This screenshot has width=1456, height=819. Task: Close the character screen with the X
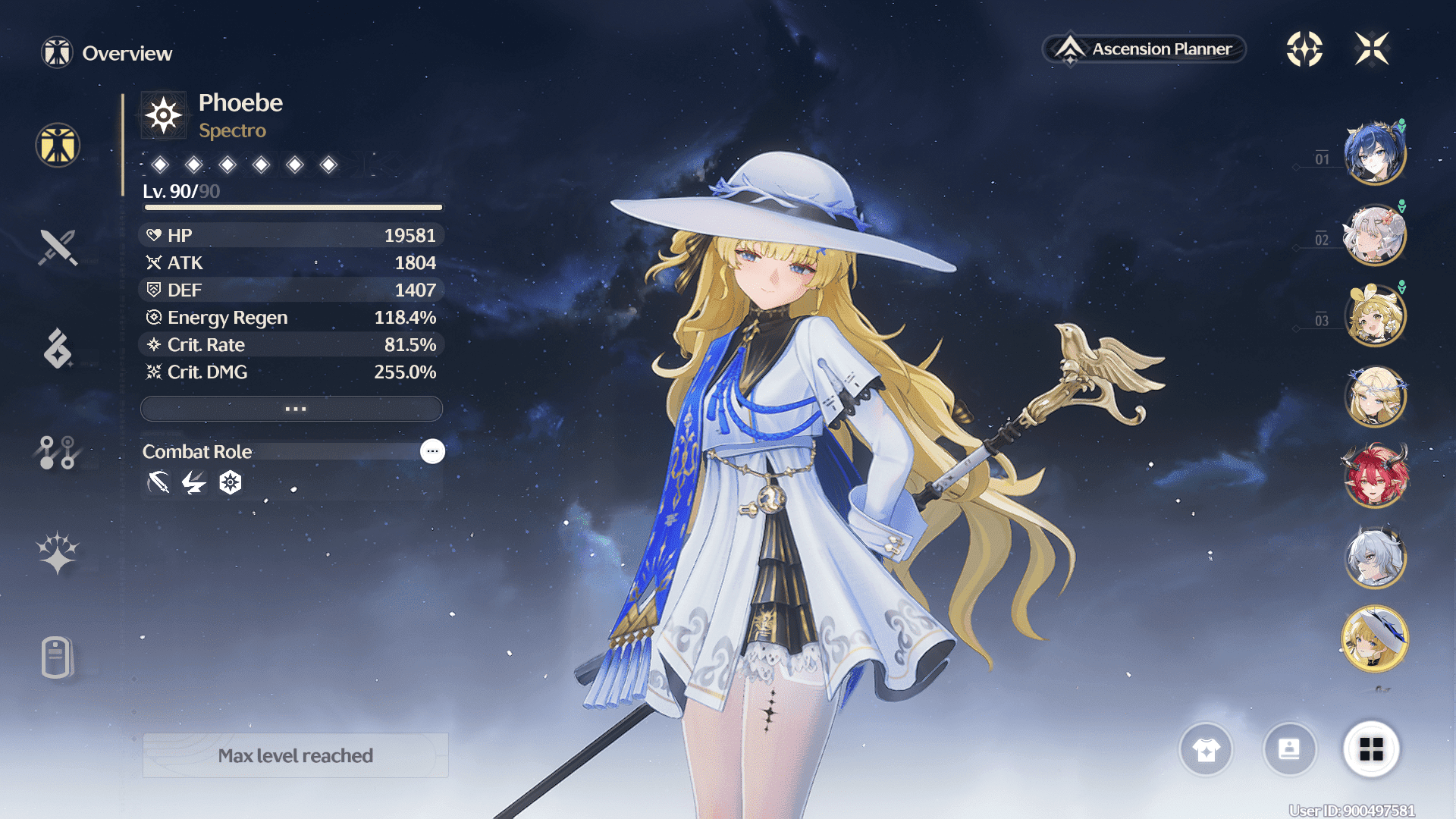[1372, 49]
